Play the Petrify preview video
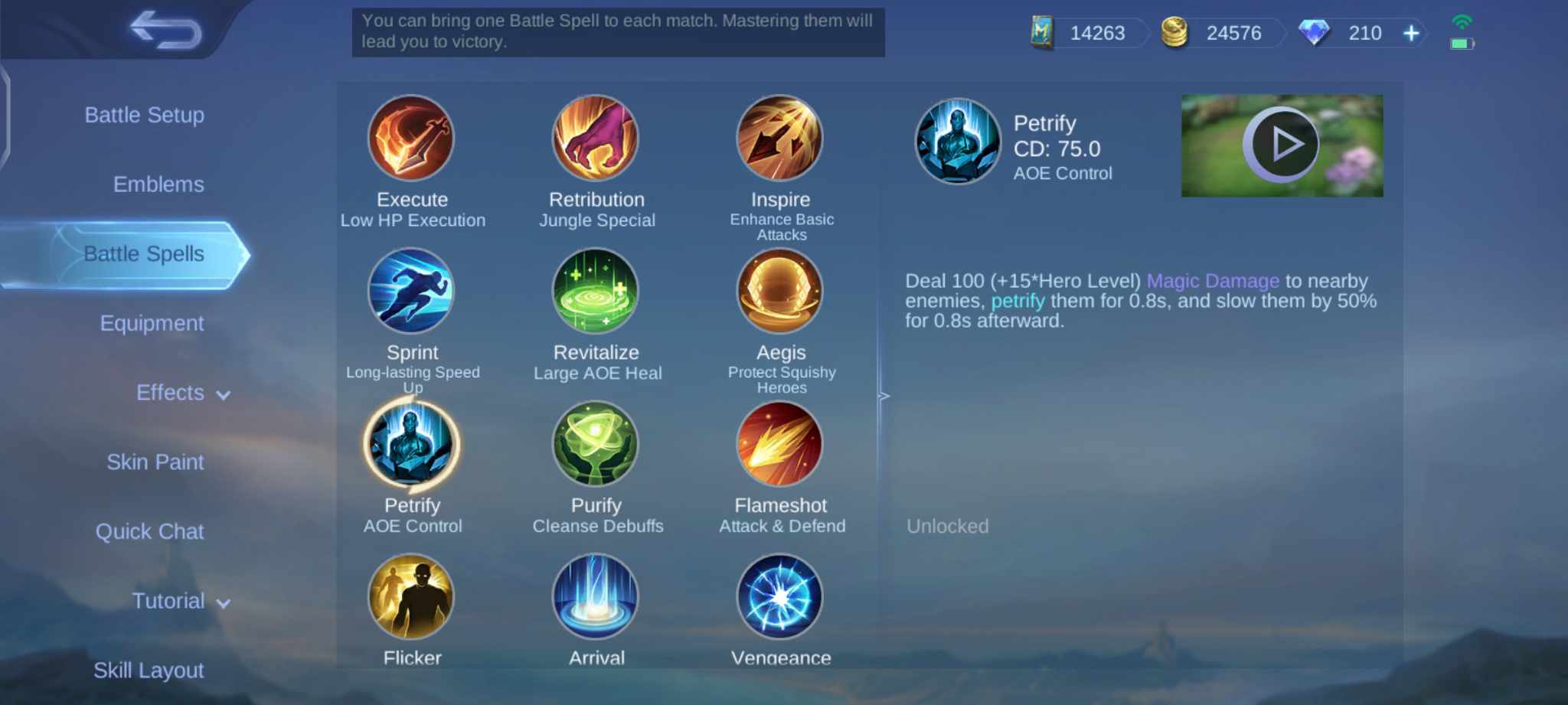This screenshot has width=1568, height=705. click(x=1282, y=144)
